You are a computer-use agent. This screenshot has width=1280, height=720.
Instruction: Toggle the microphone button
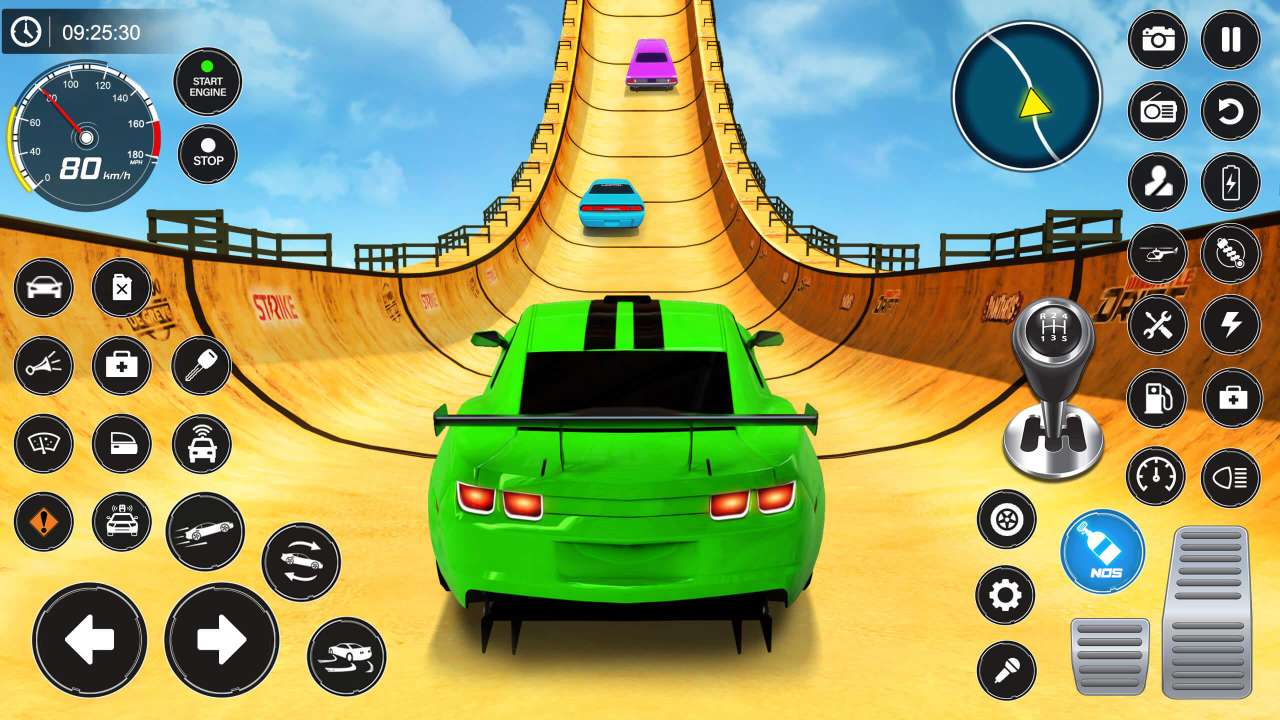pos(1006,670)
